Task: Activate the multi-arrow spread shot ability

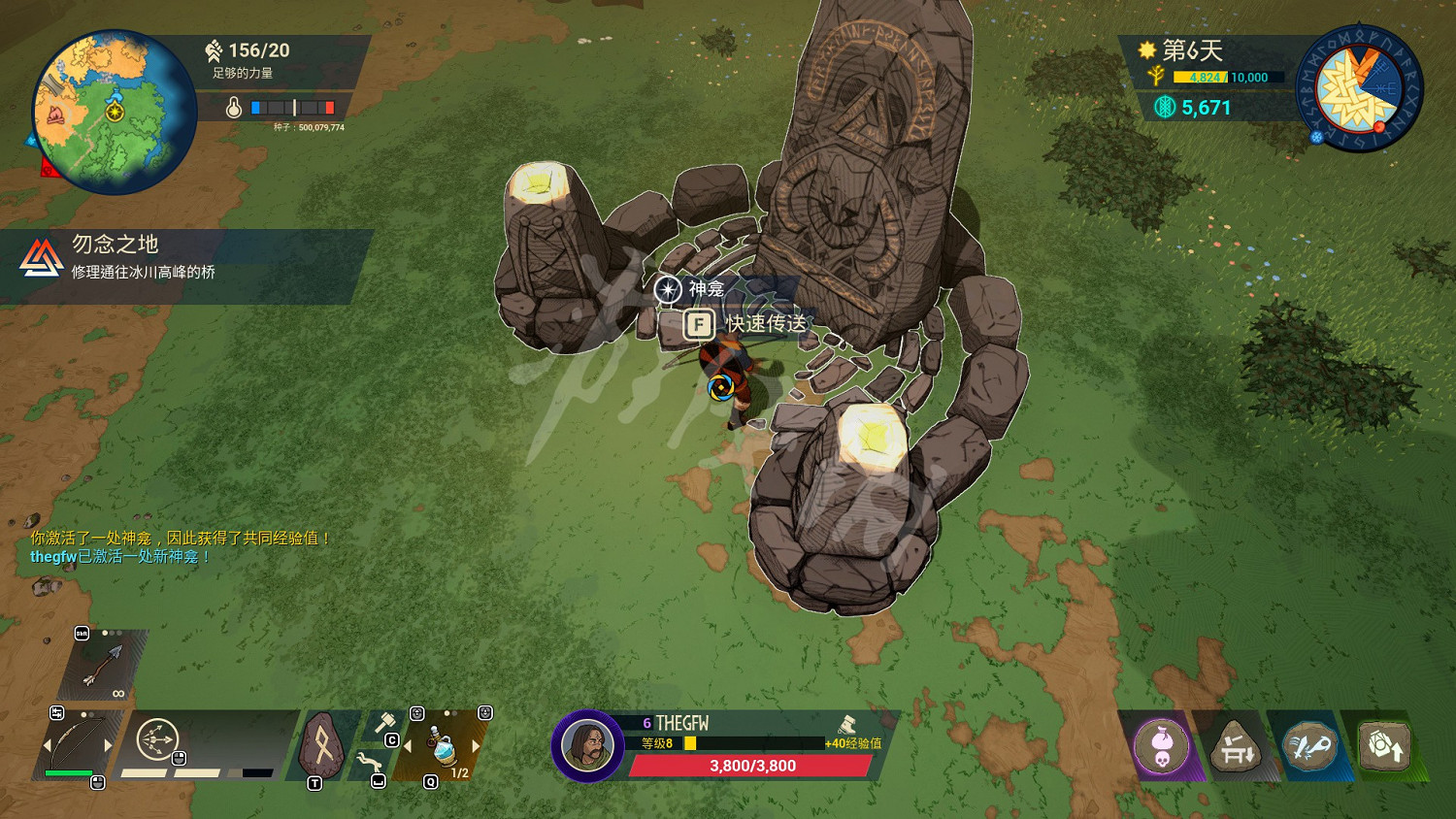Action: (x=156, y=740)
